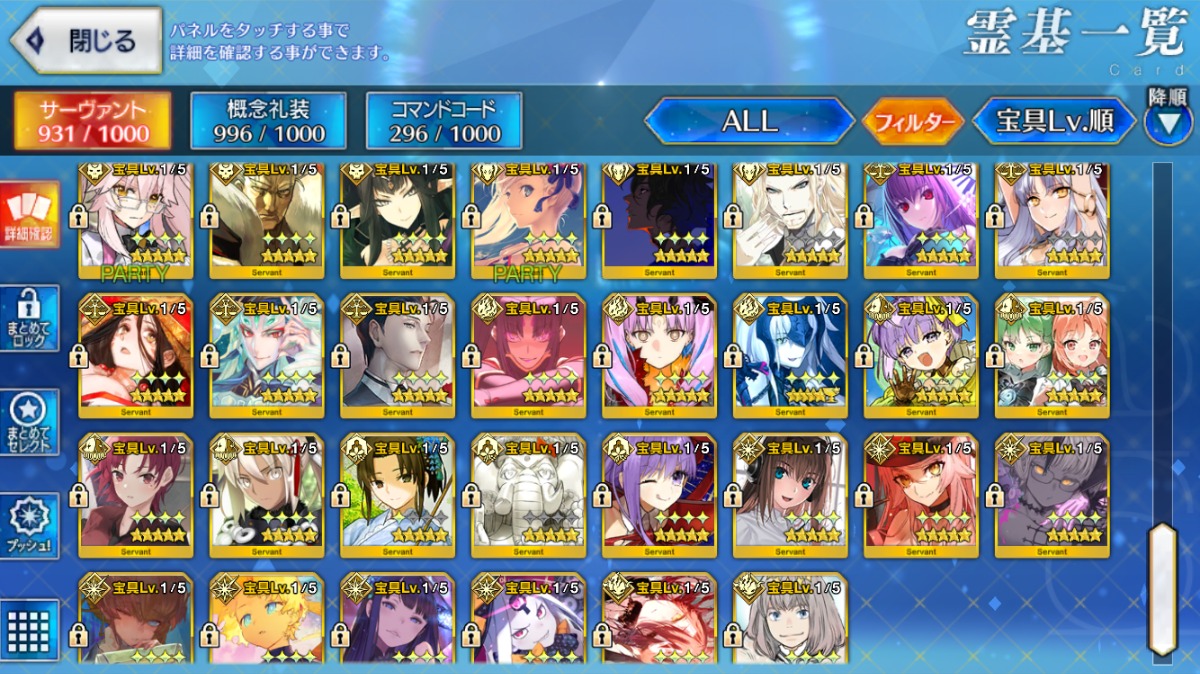This screenshot has height=674, width=1200.
Task: Open the フィルター options
Action: click(913, 122)
